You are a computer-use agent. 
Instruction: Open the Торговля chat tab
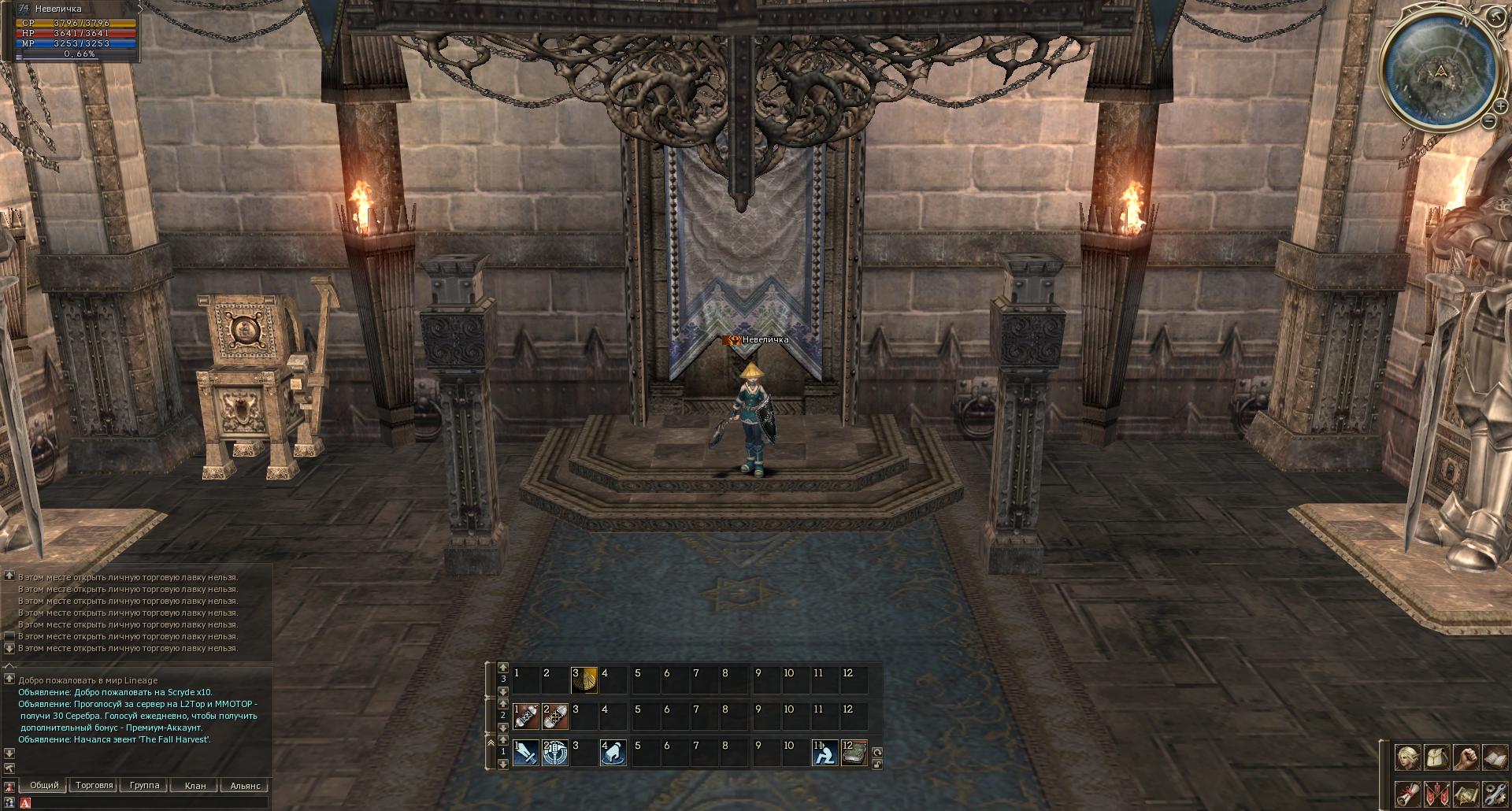(94, 785)
